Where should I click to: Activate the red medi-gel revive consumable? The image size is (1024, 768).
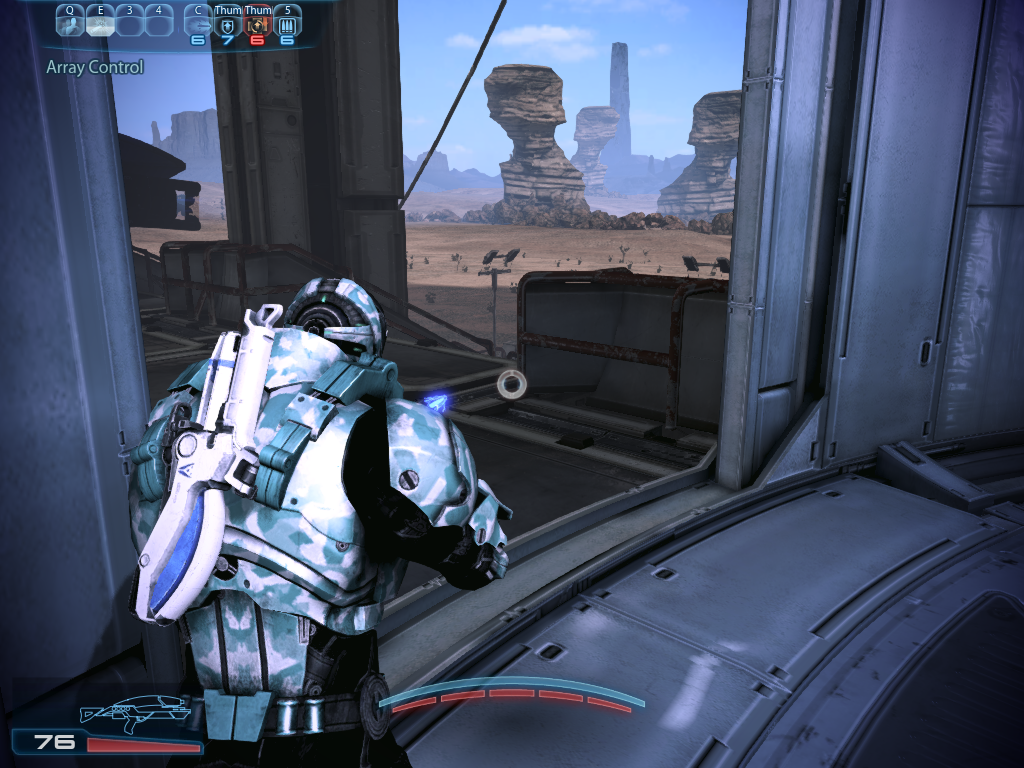coord(258,24)
